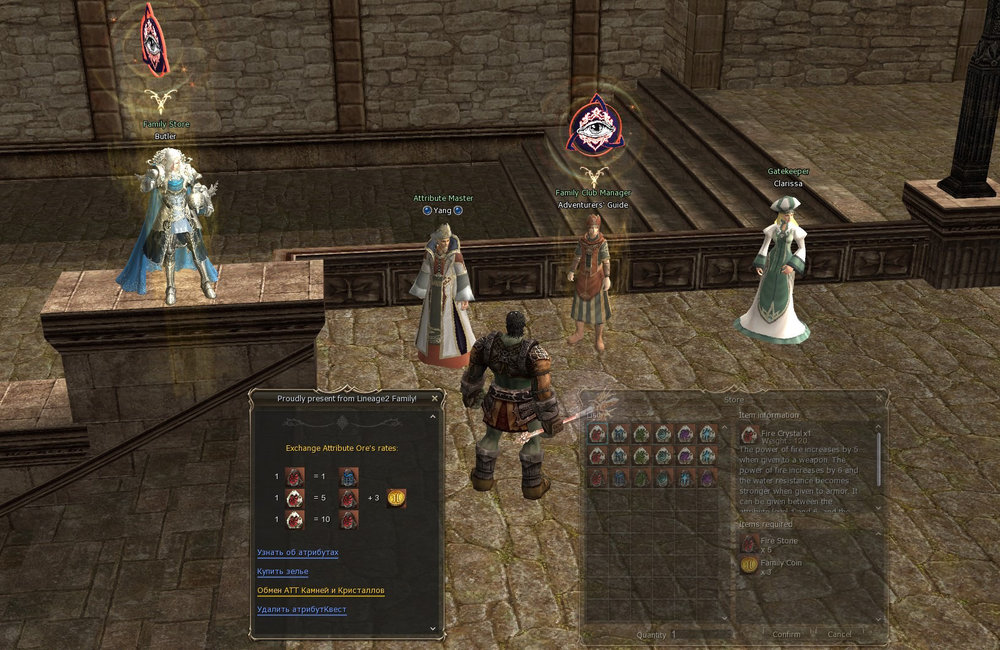Select "Обмен ATT Камней и Кристаллов" option
This screenshot has height=650, width=1000.
pos(320,590)
